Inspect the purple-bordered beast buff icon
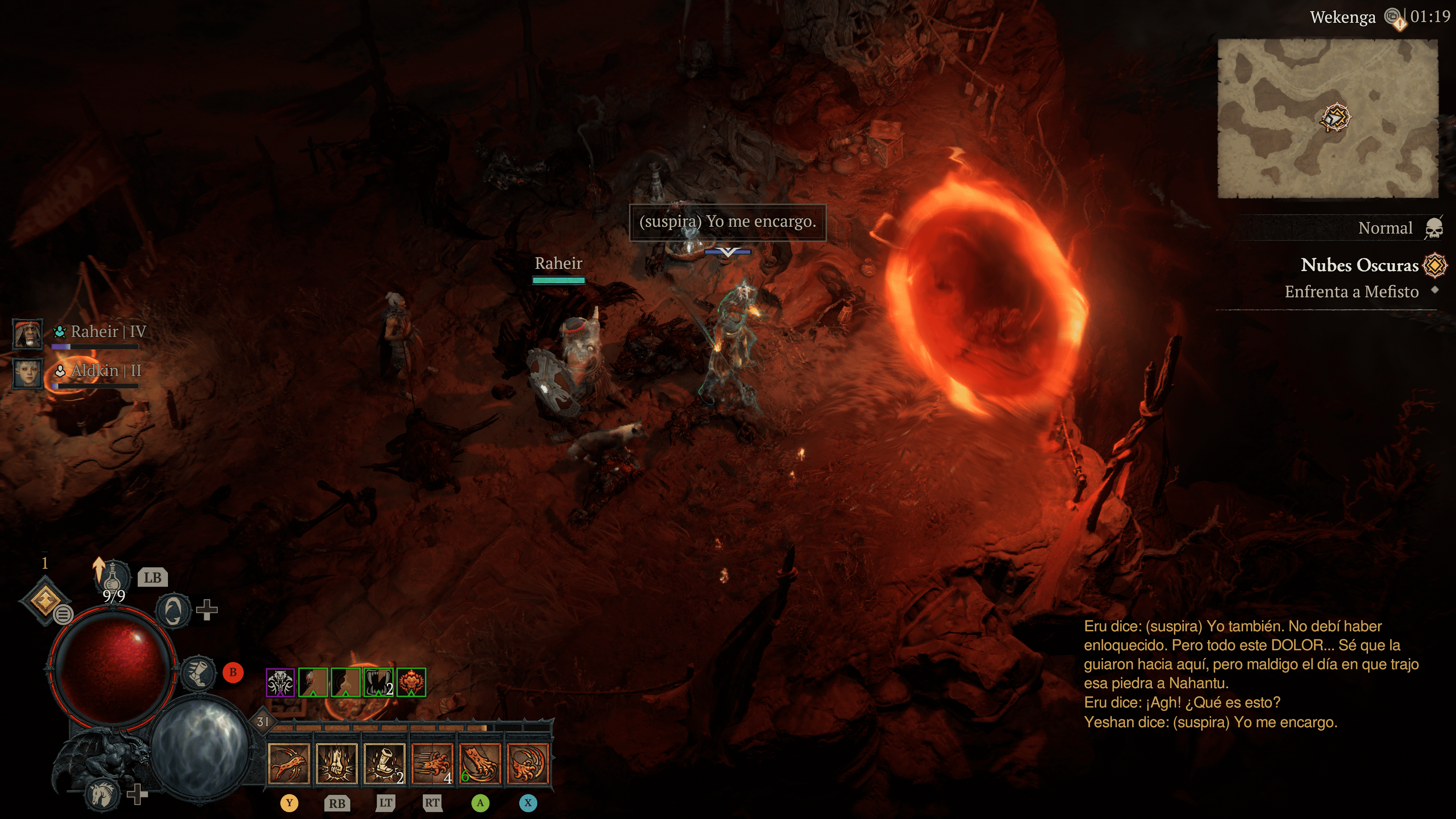This screenshot has width=1456, height=819. [x=280, y=682]
